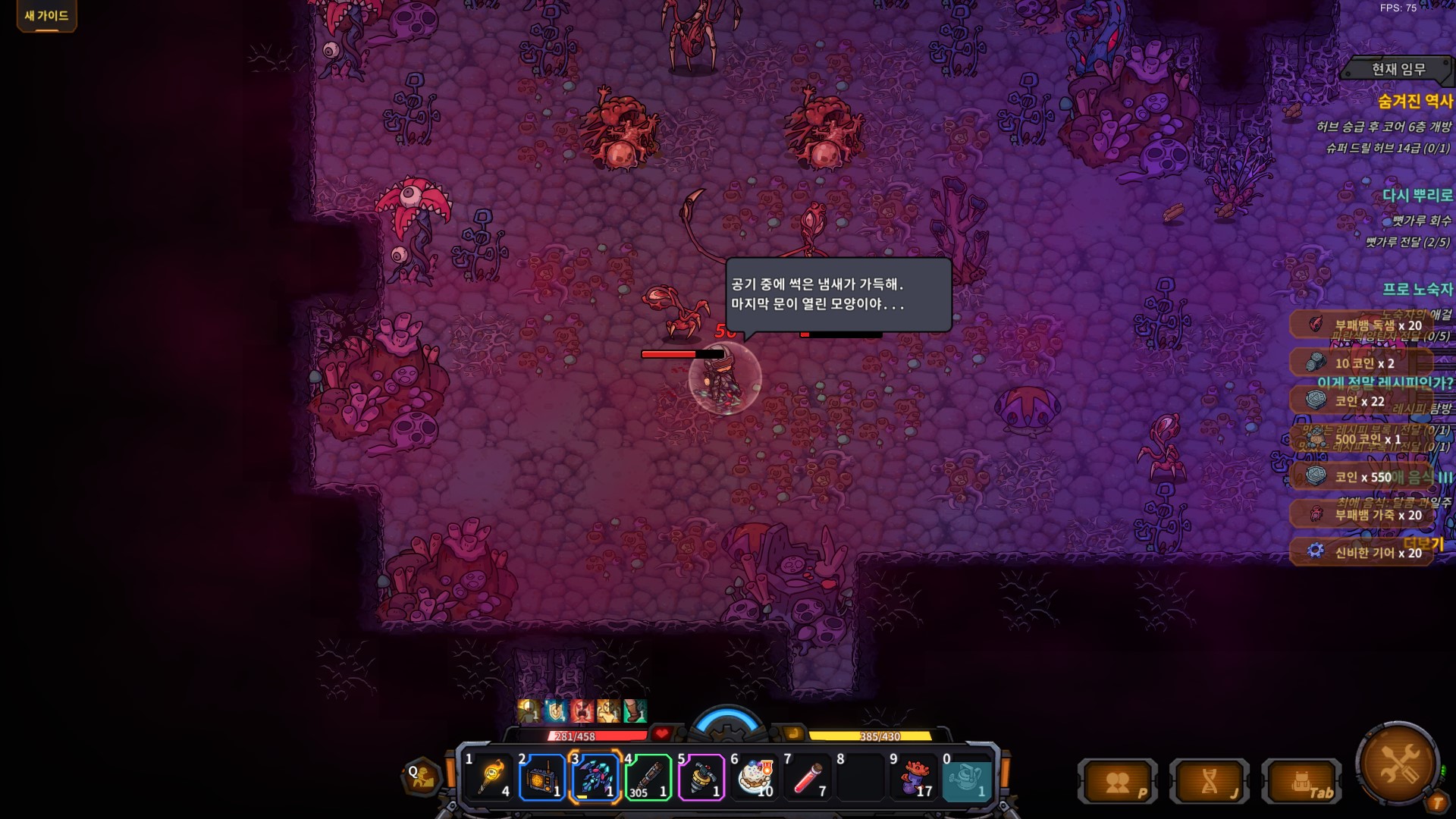Select the red potion vial slot
Screen dimensions: 1456x819
[x=808, y=777]
